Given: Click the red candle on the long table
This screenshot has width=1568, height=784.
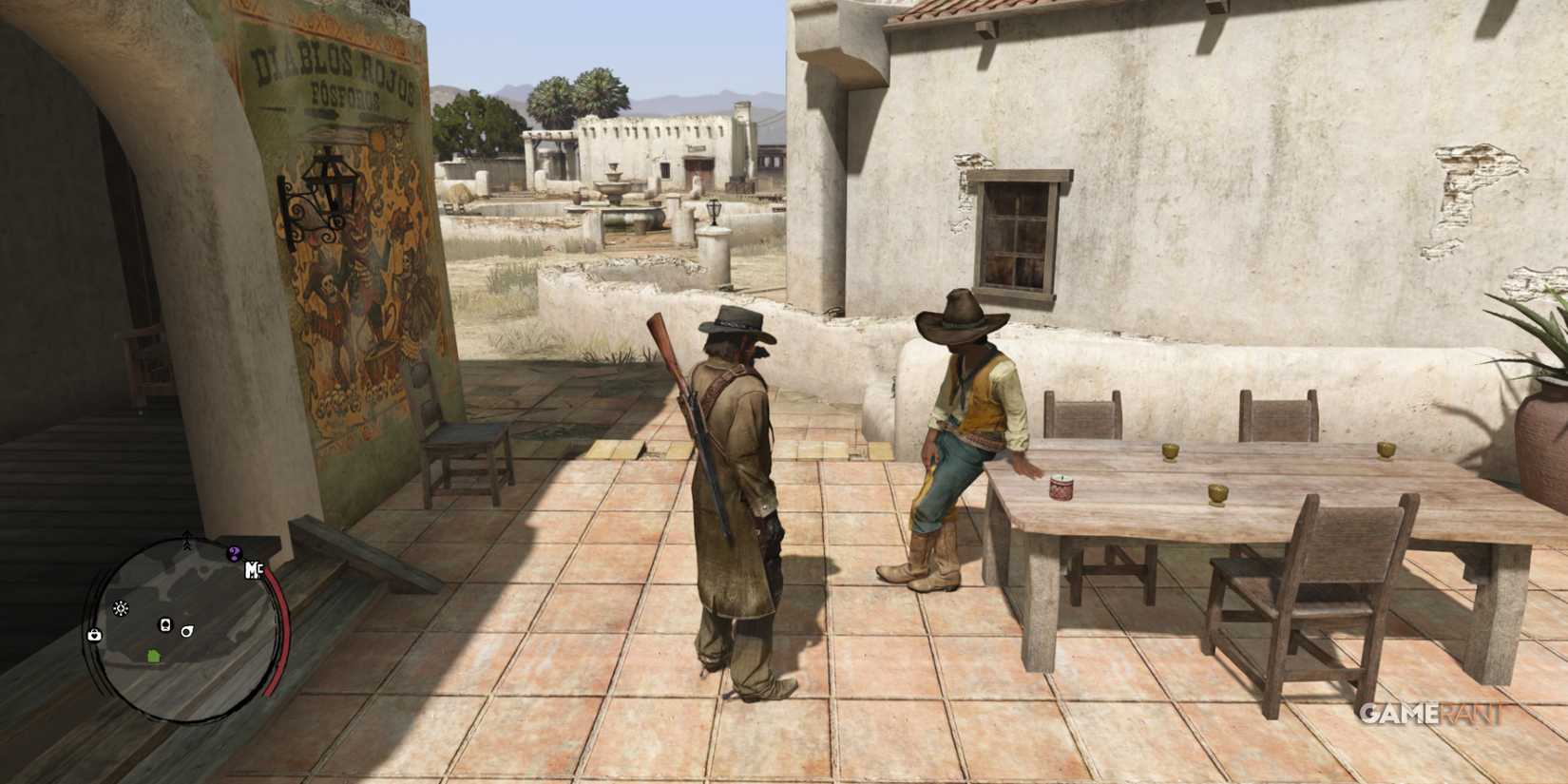Looking at the screenshot, I should tap(1061, 487).
